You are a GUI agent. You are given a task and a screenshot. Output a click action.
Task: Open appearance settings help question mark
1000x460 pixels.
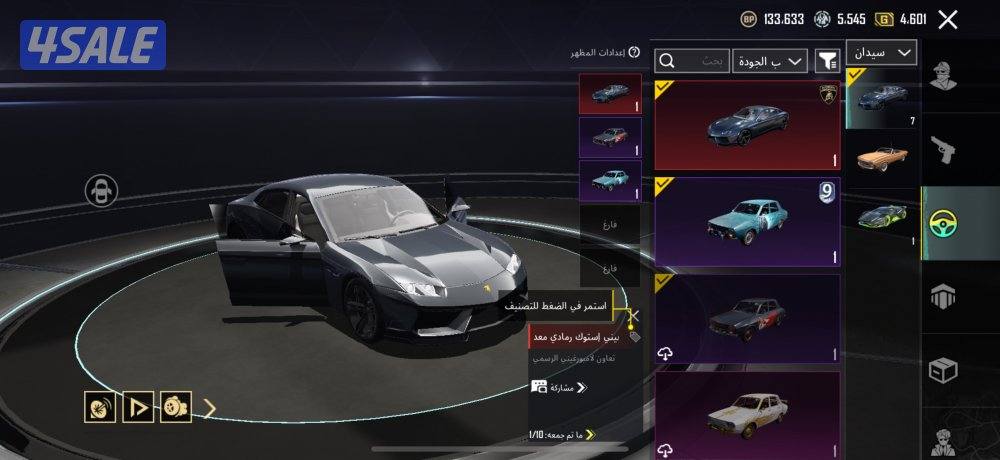pos(633,52)
